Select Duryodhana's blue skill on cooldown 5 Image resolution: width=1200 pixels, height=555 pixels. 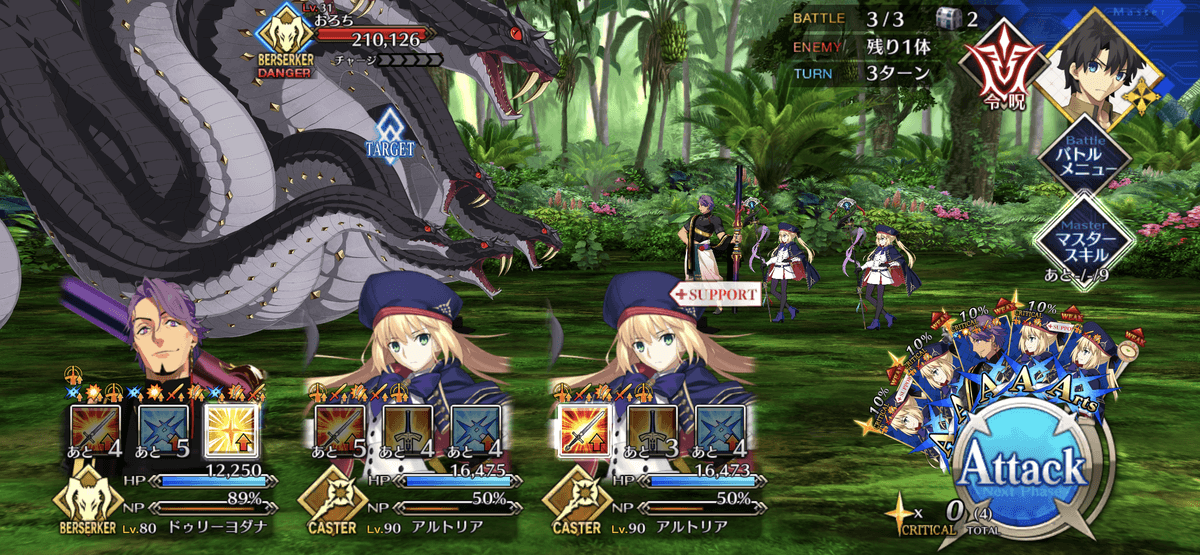coord(161,430)
